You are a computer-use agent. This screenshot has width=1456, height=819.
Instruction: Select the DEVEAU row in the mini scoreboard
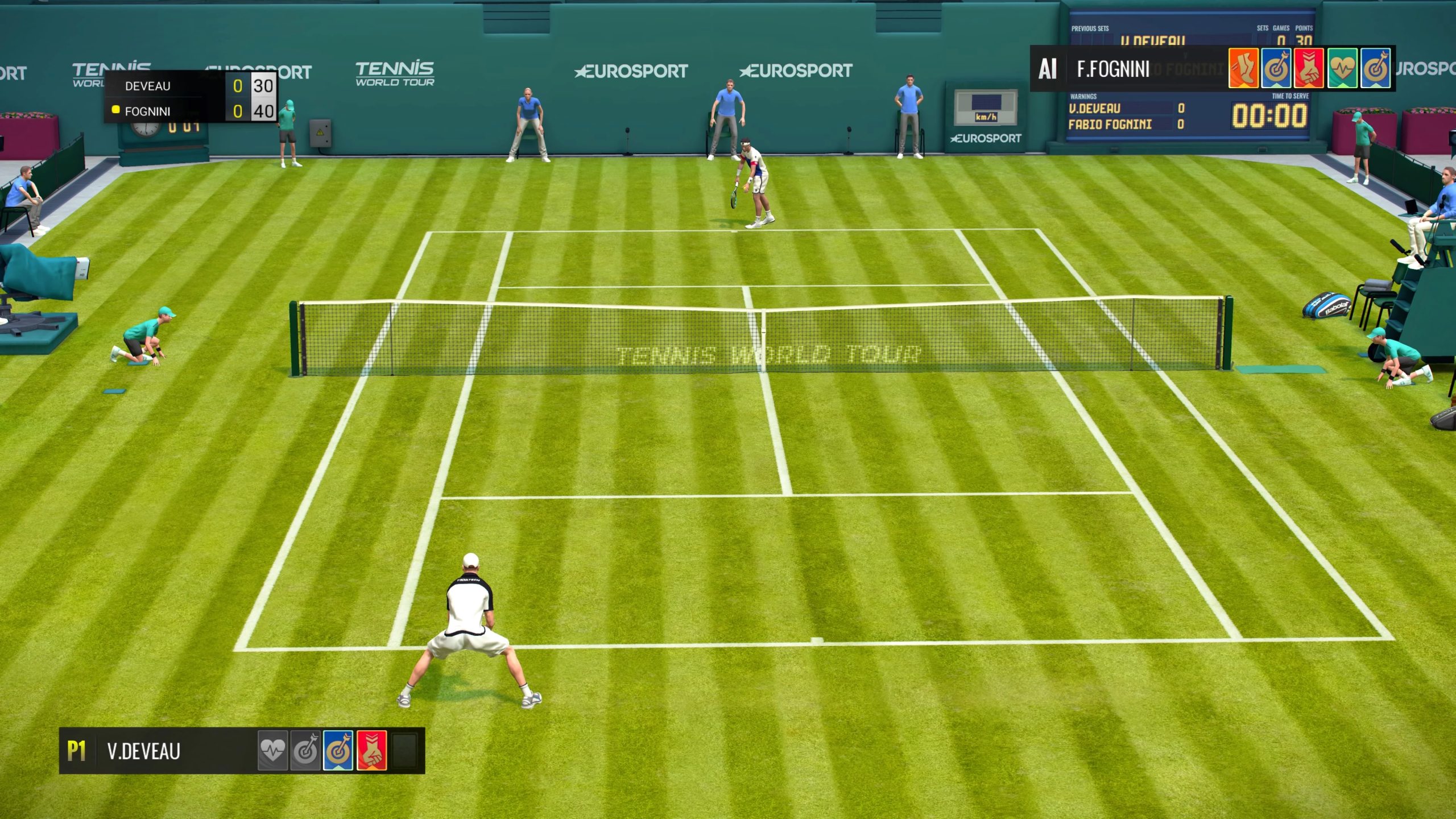(x=148, y=86)
